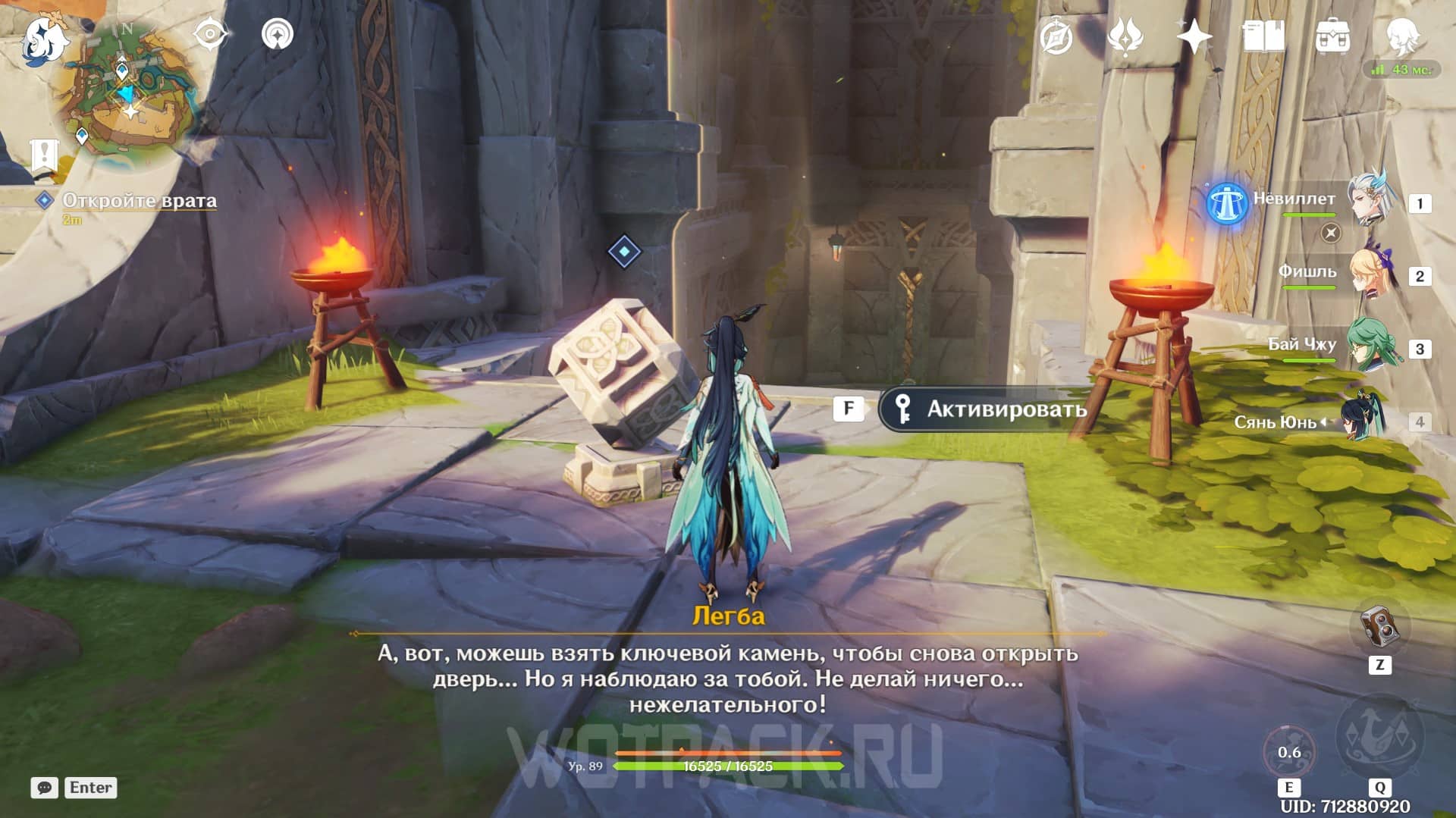Viewport: 1456px width, 818px height.
Task: Activate the elemental skill icon
Action: 1289,752
